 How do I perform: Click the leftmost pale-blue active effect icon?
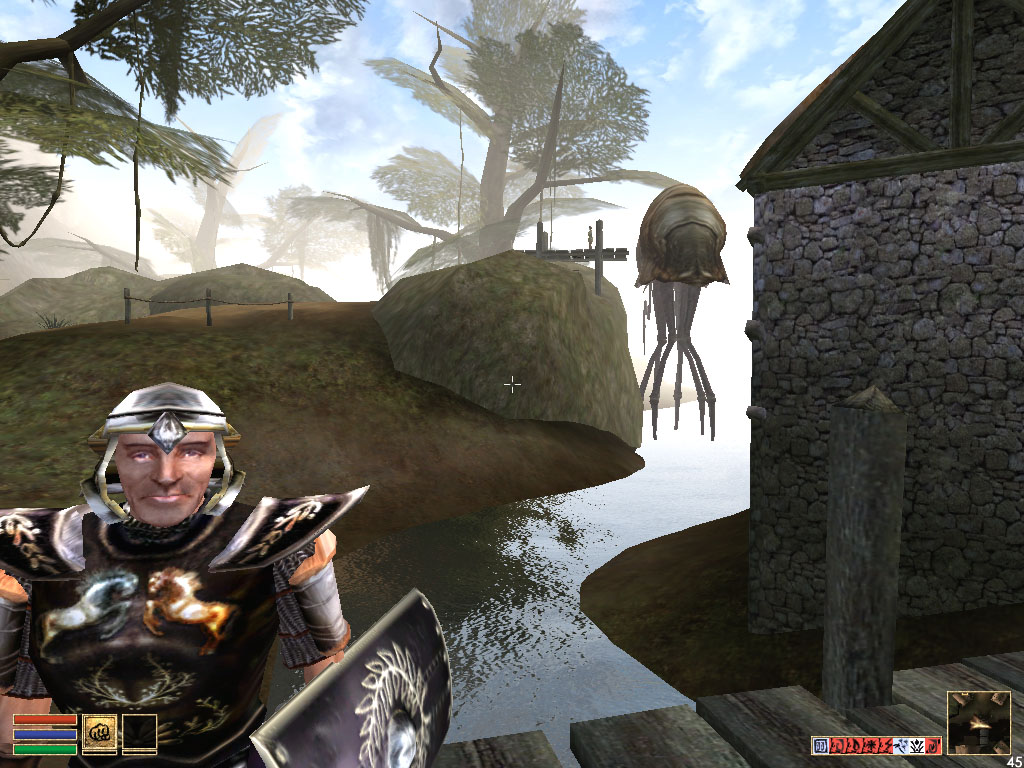(821, 746)
